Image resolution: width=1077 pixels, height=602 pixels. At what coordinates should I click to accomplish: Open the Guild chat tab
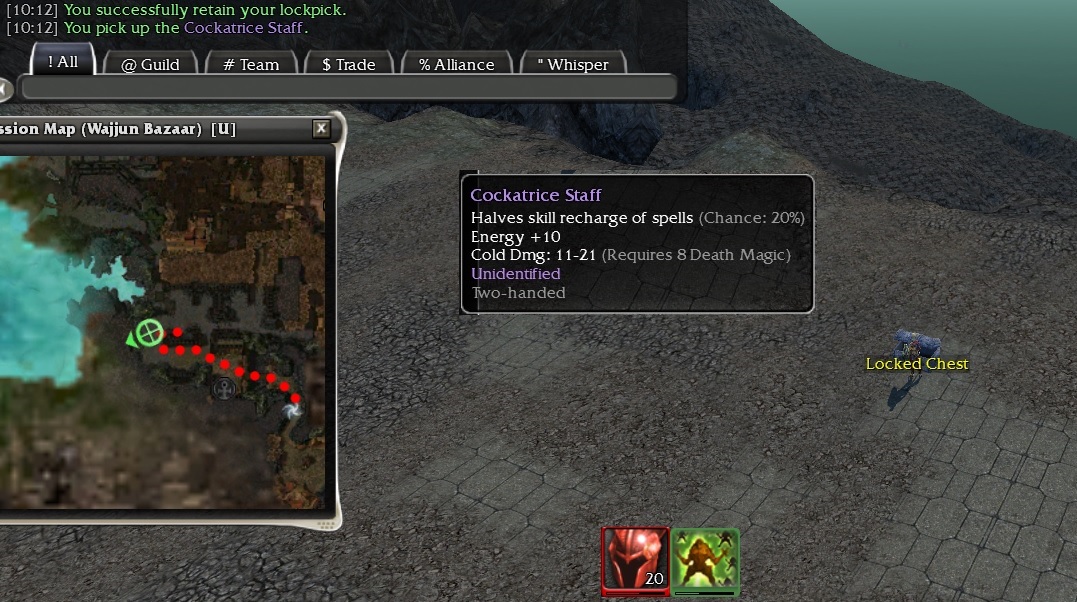pyautogui.click(x=150, y=64)
